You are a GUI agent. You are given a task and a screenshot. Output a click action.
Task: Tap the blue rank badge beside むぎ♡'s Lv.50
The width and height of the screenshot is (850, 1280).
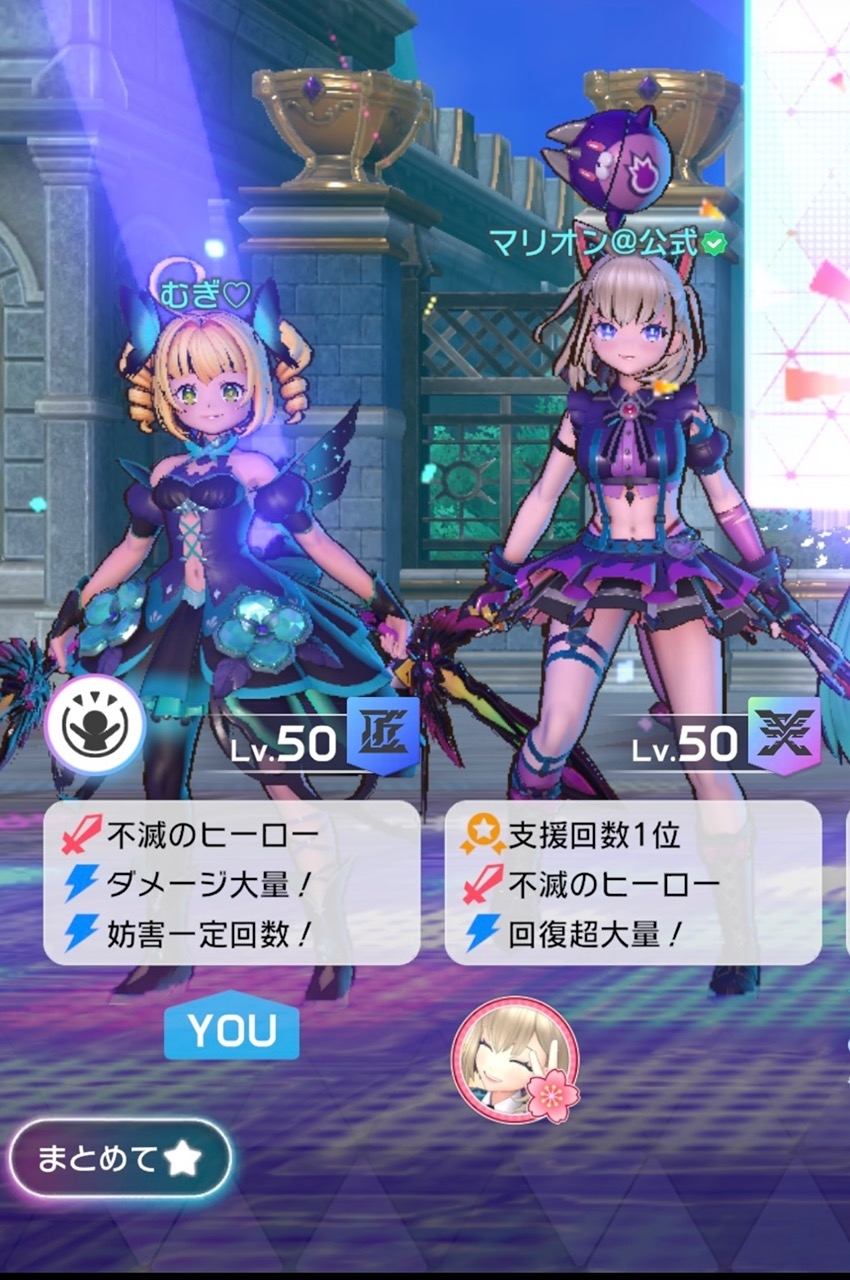point(382,735)
